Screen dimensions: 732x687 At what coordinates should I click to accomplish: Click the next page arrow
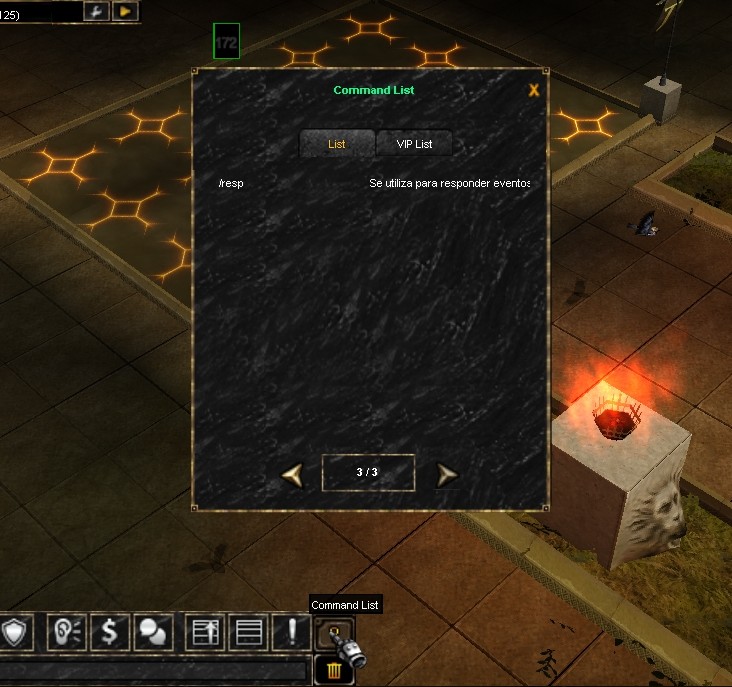(x=447, y=473)
